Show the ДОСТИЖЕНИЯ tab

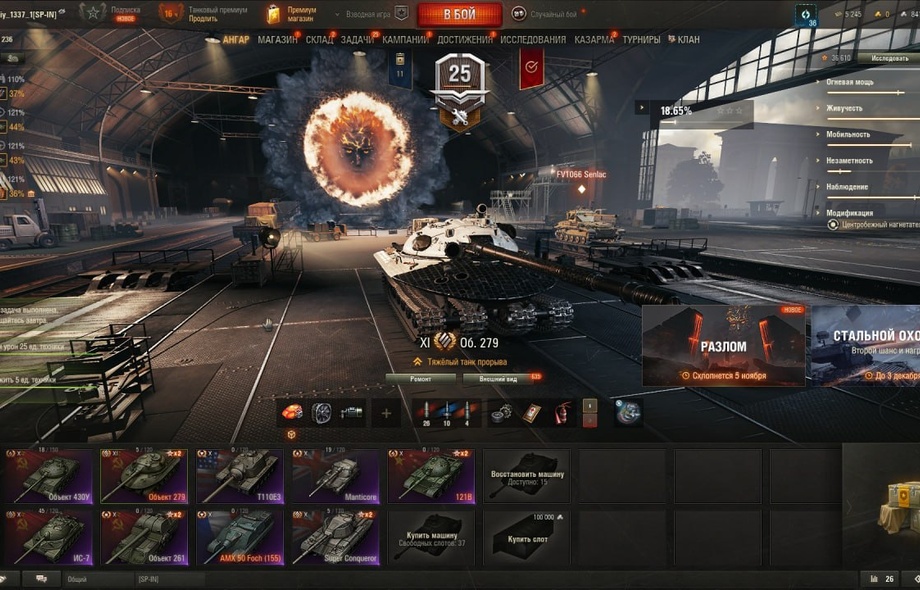pos(465,40)
